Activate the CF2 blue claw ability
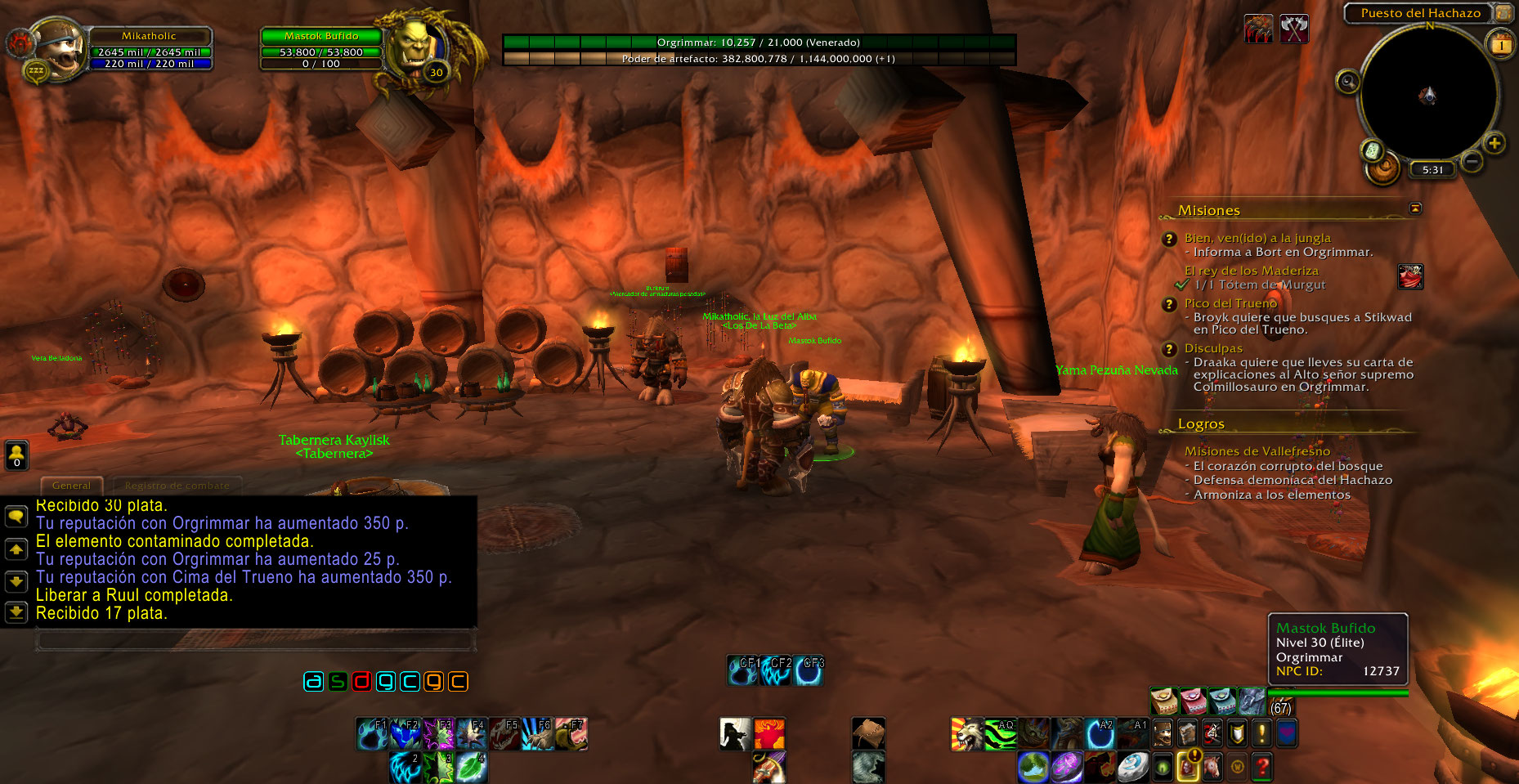Image resolution: width=1519 pixels, height=784 pixels. [x=776, y=671]
